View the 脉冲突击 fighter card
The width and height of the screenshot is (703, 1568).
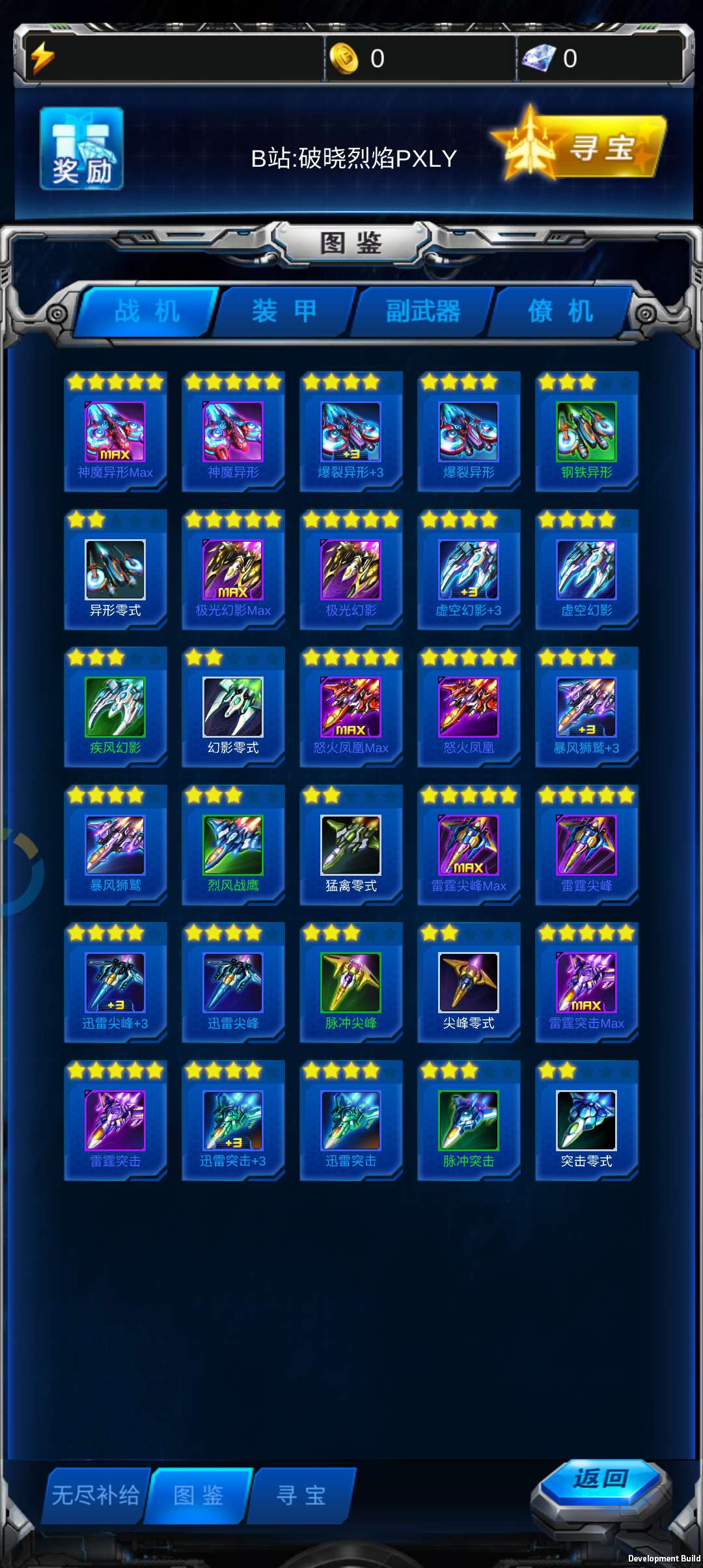(x=469, y=1121)
